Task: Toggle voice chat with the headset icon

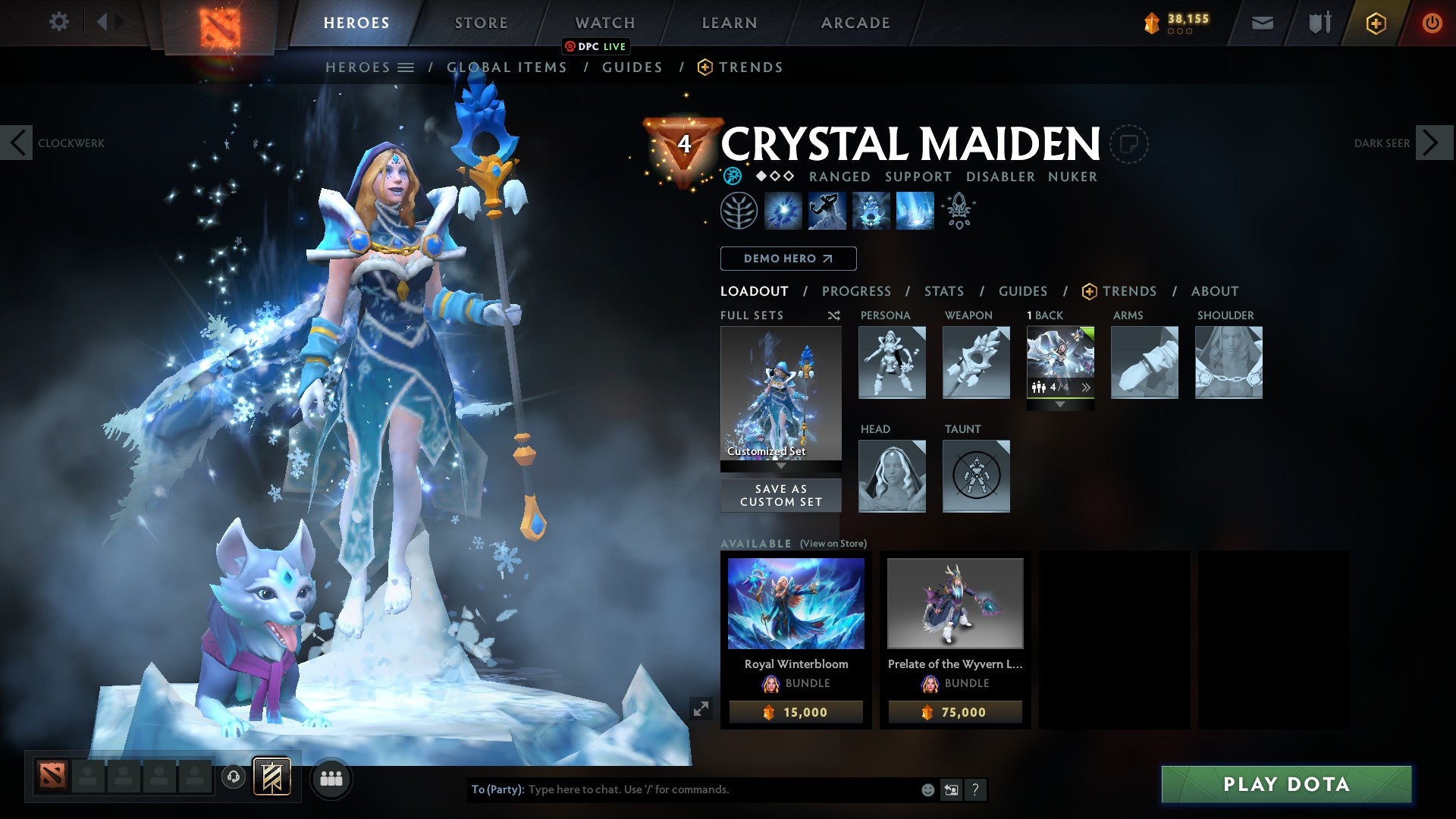Action: click(x=233, y=777)
